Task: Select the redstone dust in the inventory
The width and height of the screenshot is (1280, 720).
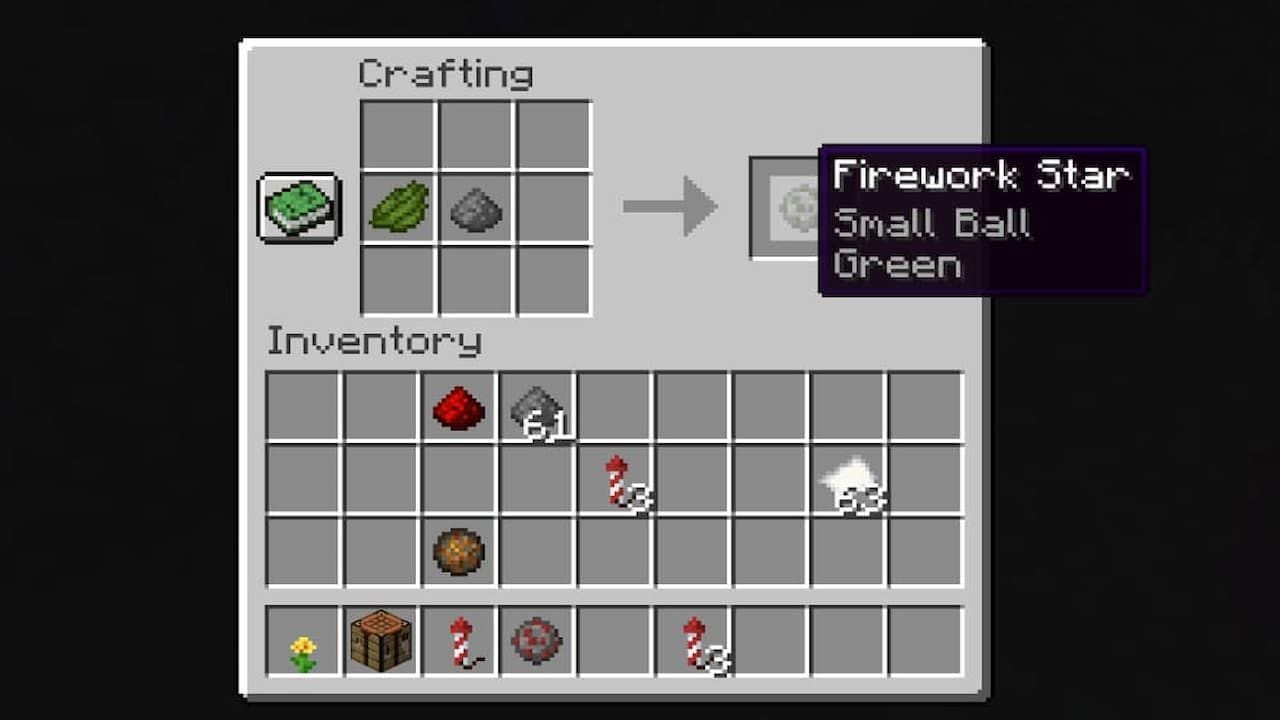Action: [x=459, y=406]
